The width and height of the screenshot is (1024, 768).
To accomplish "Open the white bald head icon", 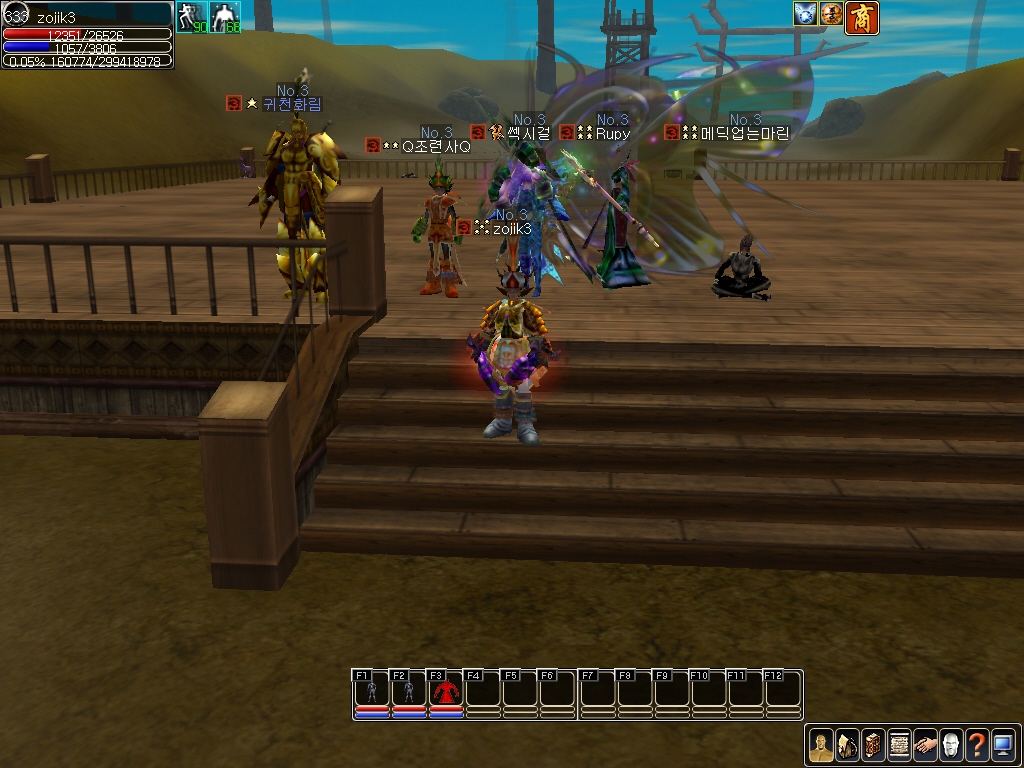I will click(x=951, y=745).
